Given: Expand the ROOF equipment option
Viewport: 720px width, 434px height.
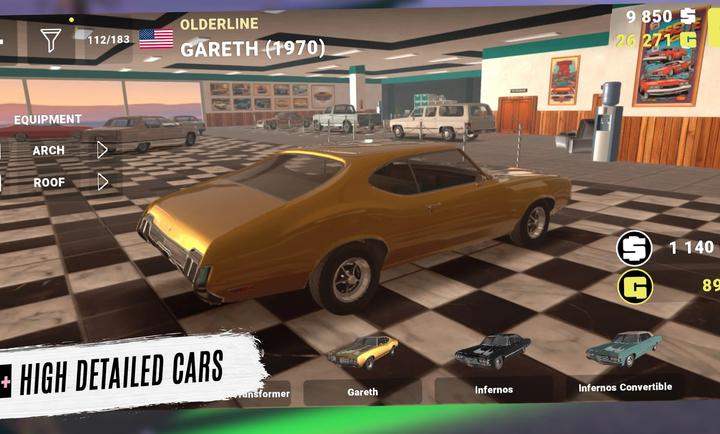Looking at the screenshot, I should point(102,182).
